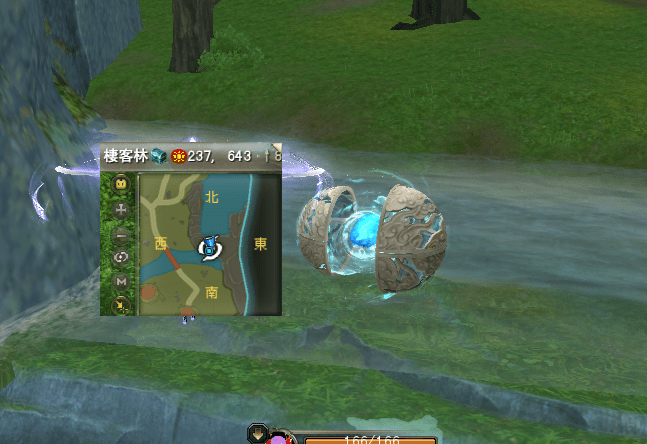Click the yellow arrow button below M
Screen dimensions: 647x444
tap(122, 301)
